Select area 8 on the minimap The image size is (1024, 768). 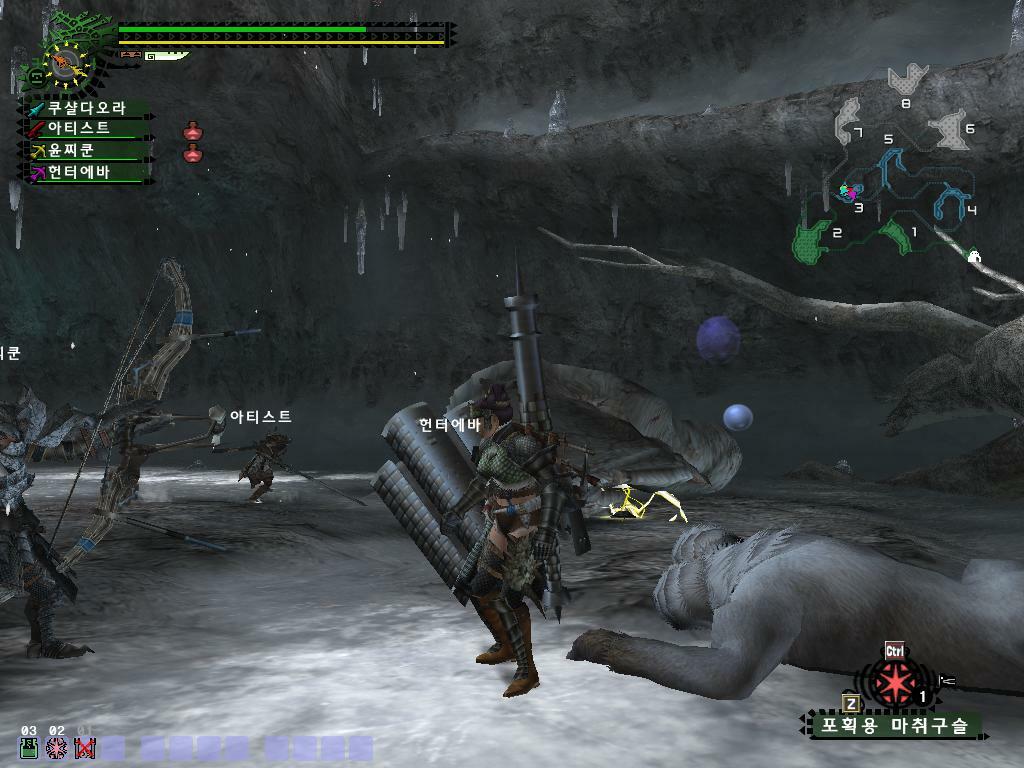click(x=907, y=80)
